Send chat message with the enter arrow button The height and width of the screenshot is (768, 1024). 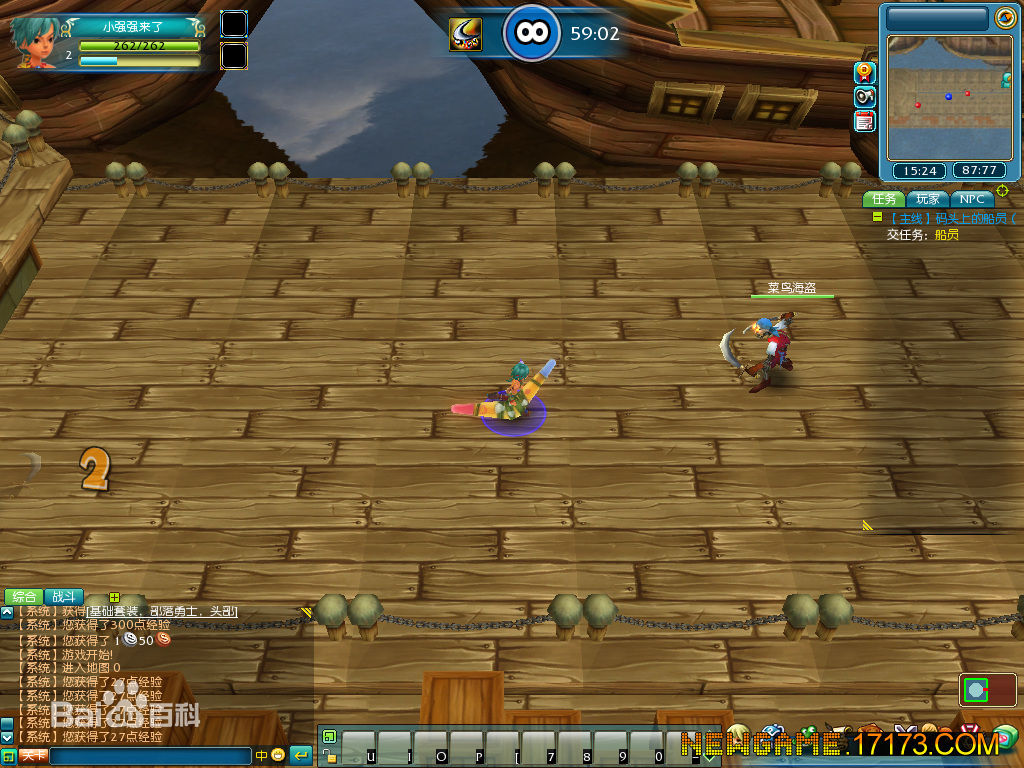click(300, 755)
